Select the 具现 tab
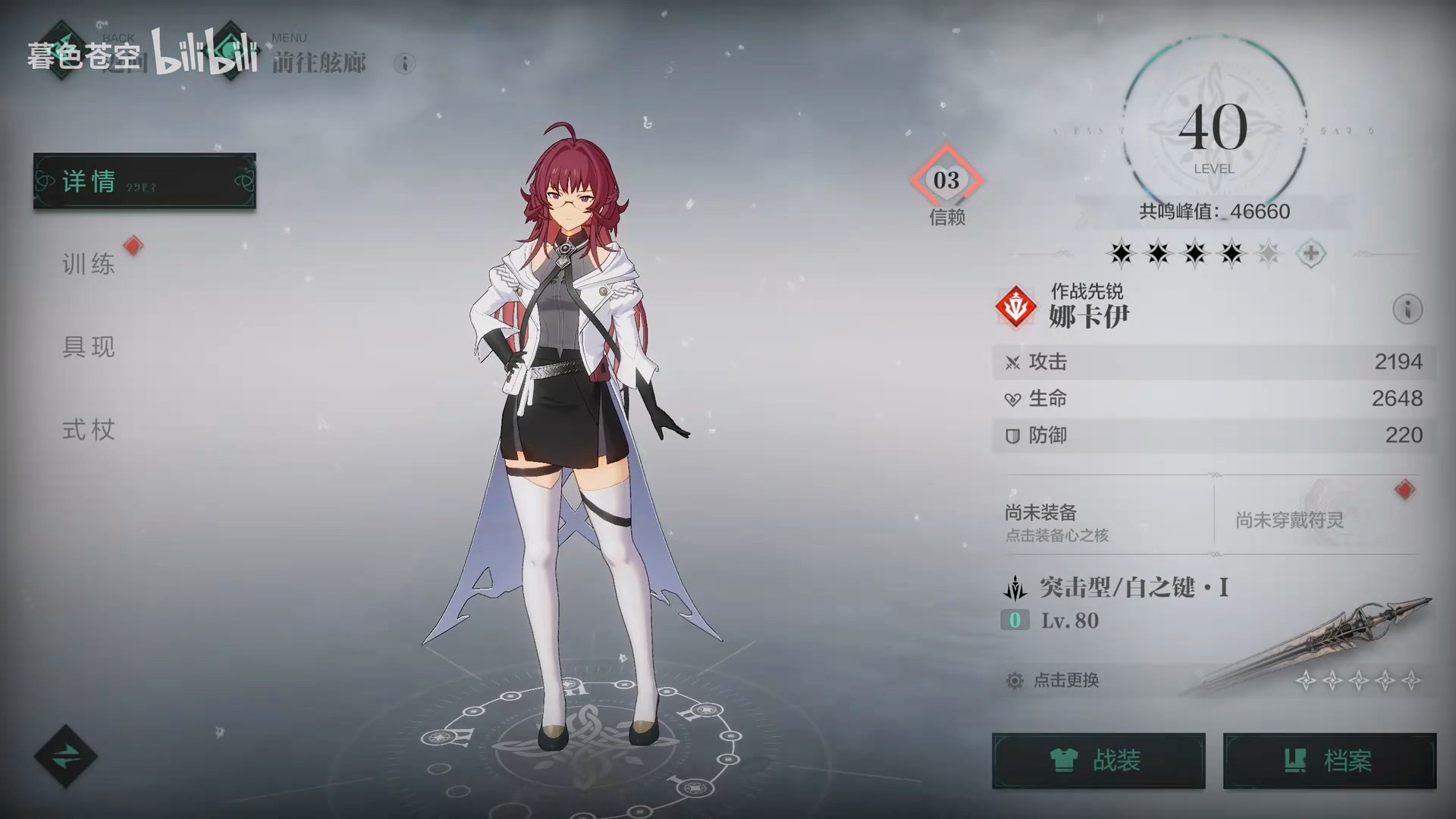The width and height of the screenshot is (1456, 819). (x=89, y=347)
